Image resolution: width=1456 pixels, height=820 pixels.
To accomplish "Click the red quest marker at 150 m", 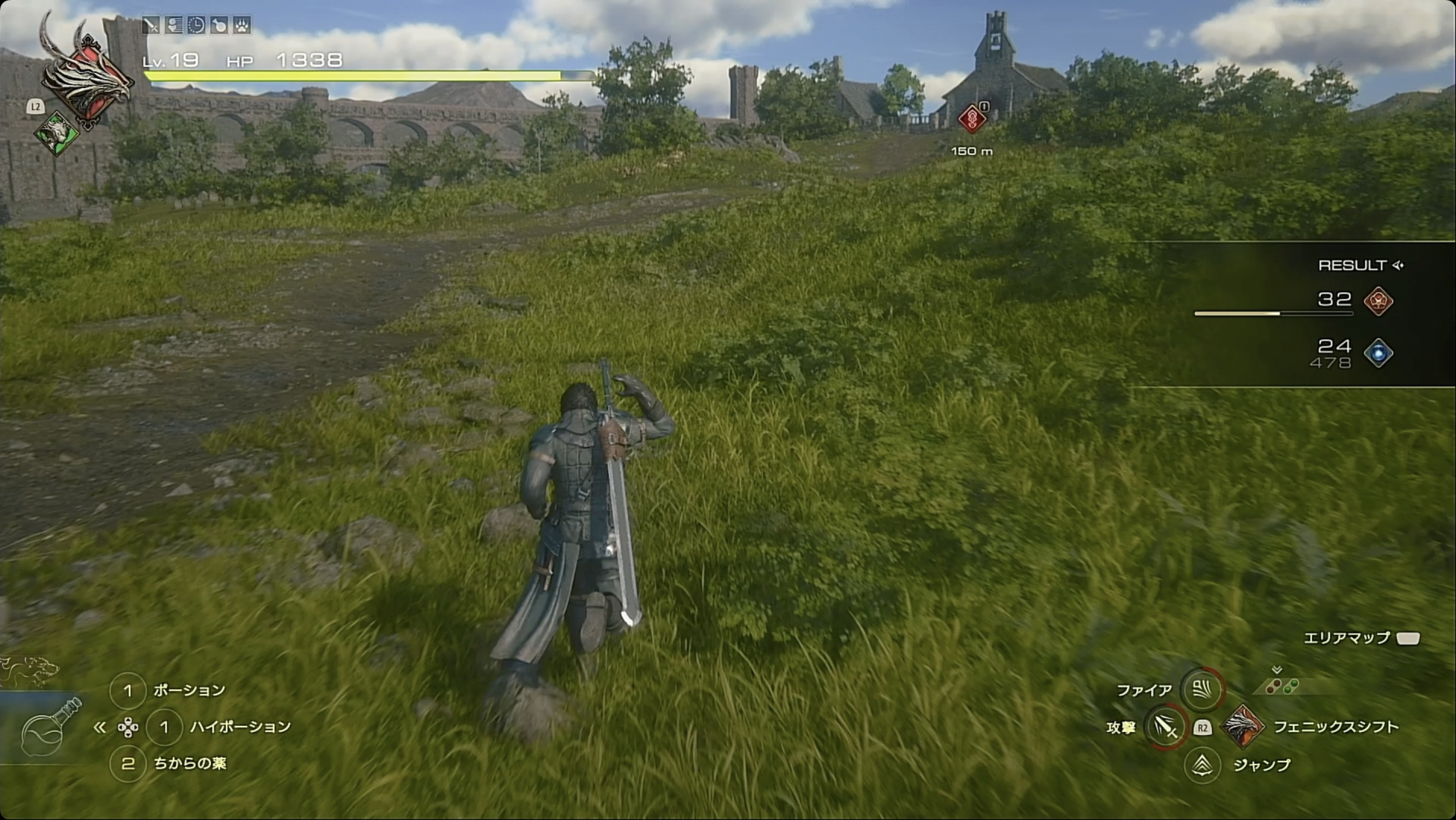I will [x=971, y=119].
